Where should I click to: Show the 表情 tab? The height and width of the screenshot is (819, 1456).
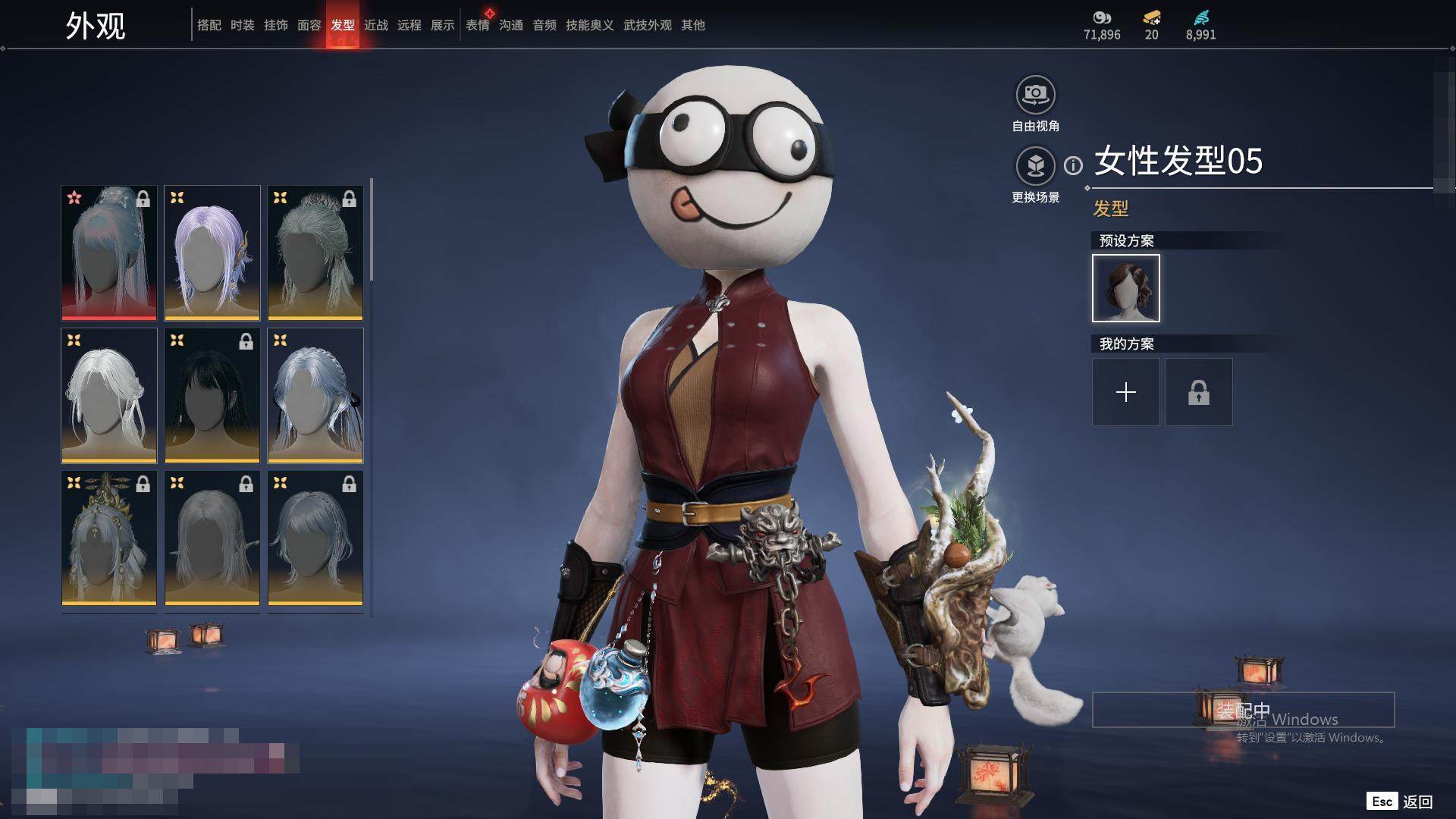click(478, 25)
